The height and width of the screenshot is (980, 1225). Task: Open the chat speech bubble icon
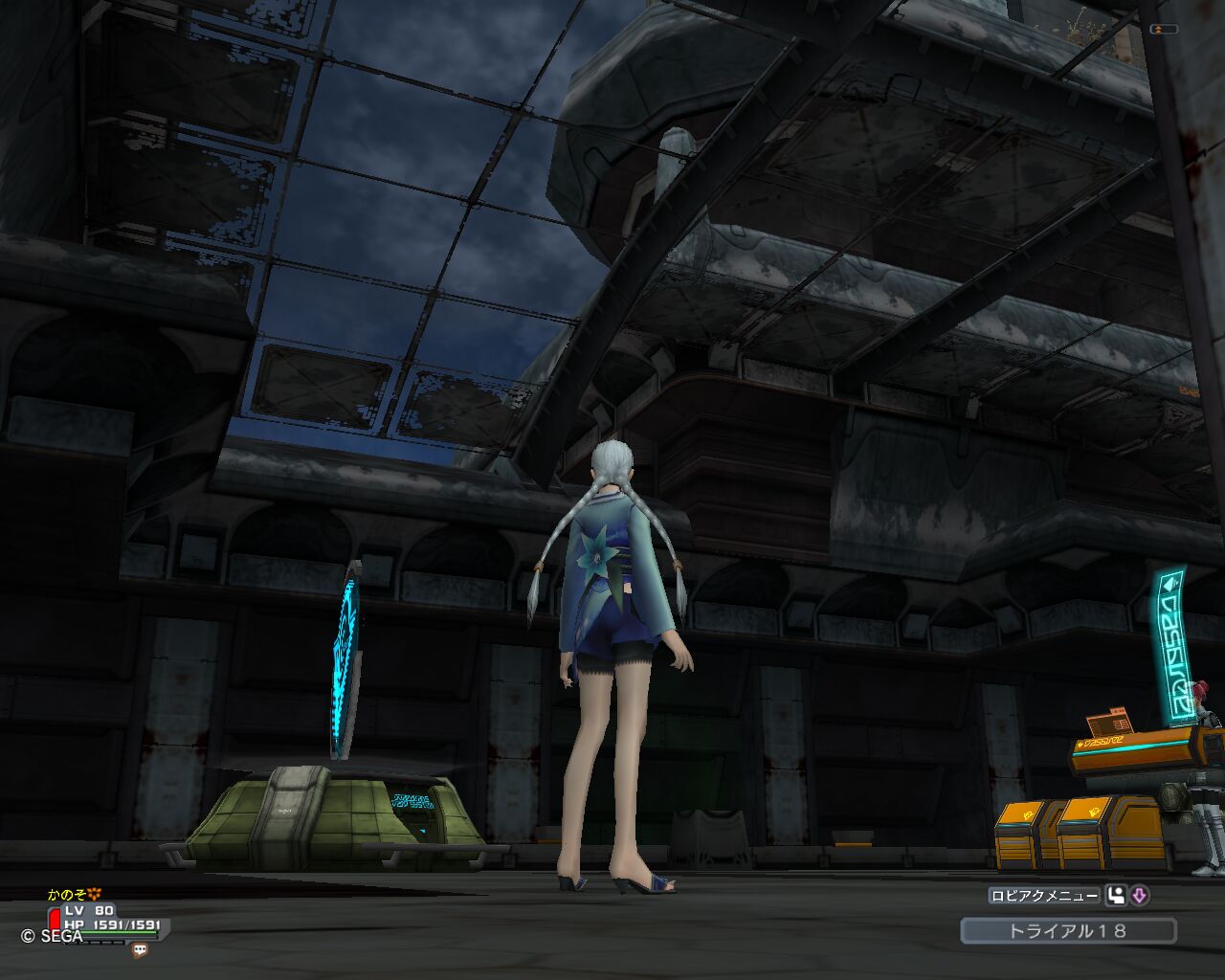pyautogui.click(x=141, y=949)
